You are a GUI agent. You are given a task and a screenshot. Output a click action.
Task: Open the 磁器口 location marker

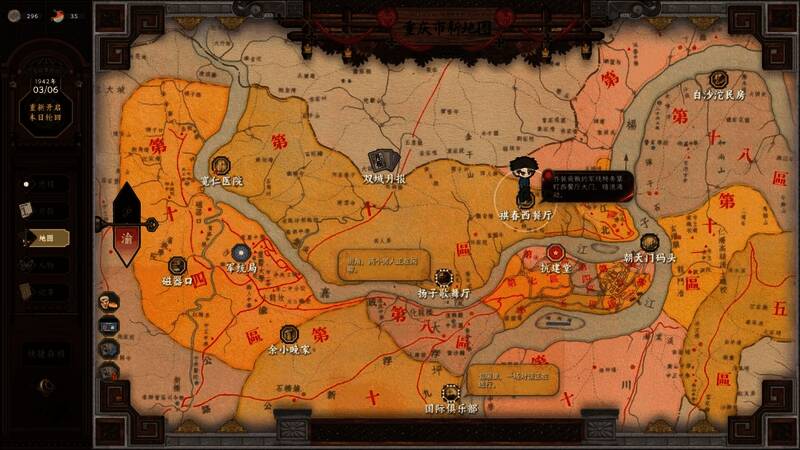coord(177,265)
